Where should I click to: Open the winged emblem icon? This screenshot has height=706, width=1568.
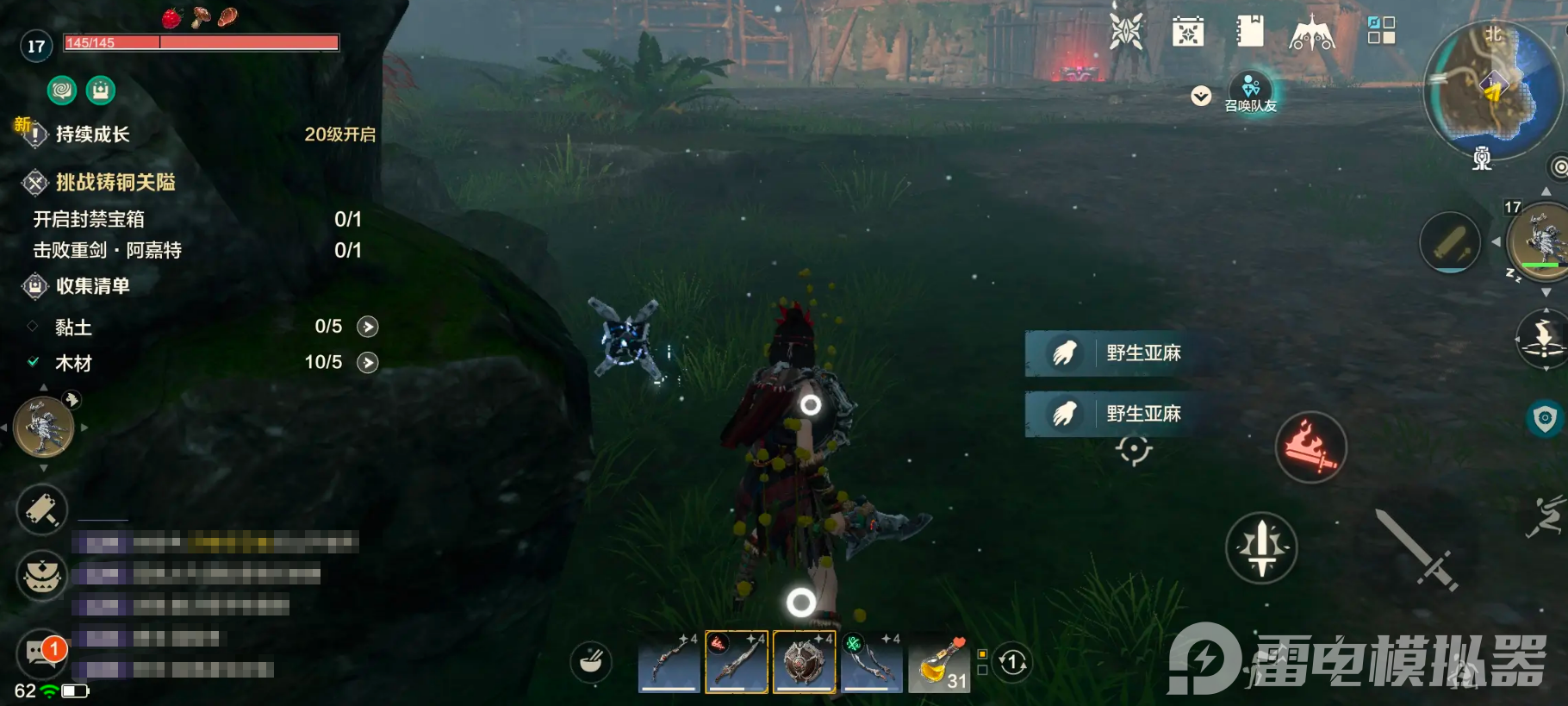[1311, 34]
